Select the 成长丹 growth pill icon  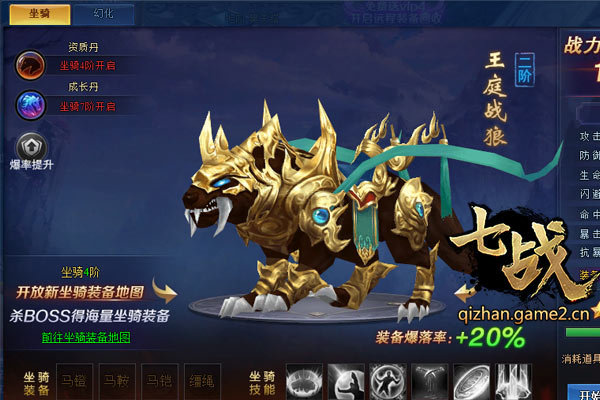(x=28, y=104)
